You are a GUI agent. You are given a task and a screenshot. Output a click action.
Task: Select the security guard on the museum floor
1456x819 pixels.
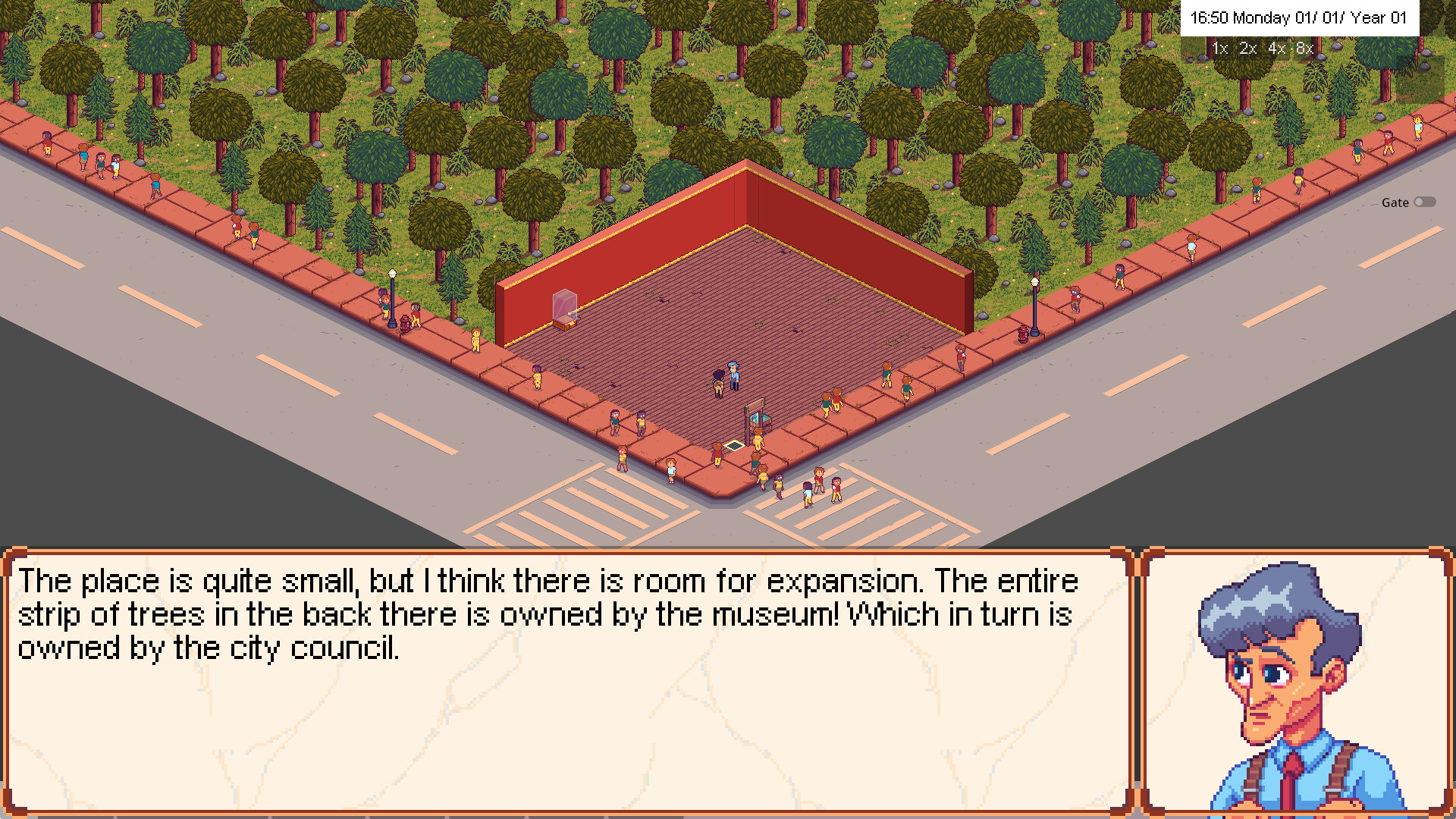733,375
